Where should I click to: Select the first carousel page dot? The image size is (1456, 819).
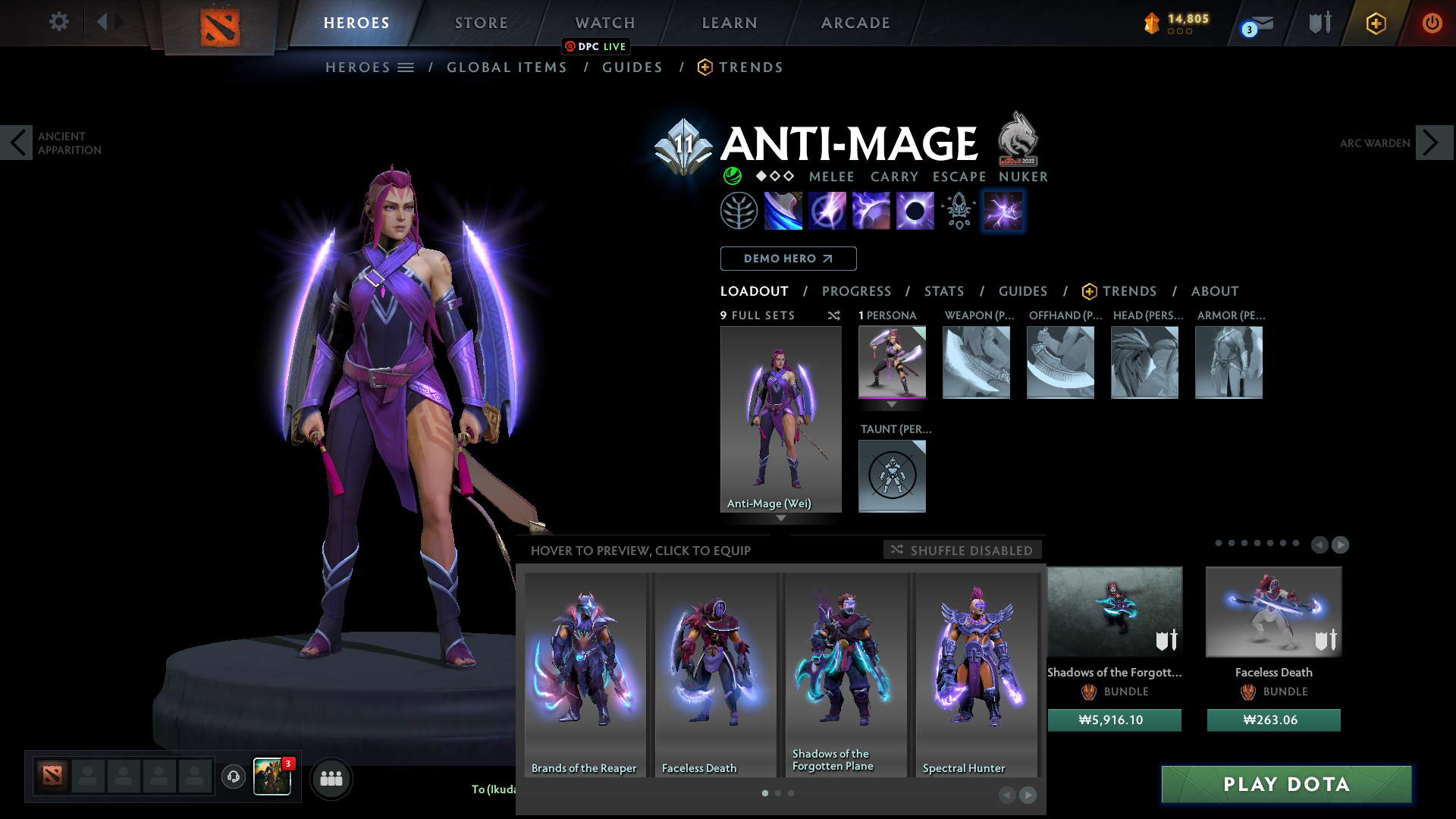pyautogui.click(x=764, y=793)
